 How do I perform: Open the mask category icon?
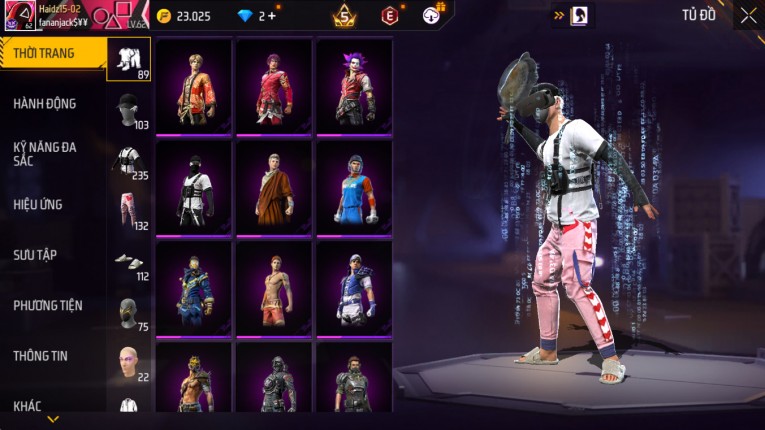tap(128, 311)
